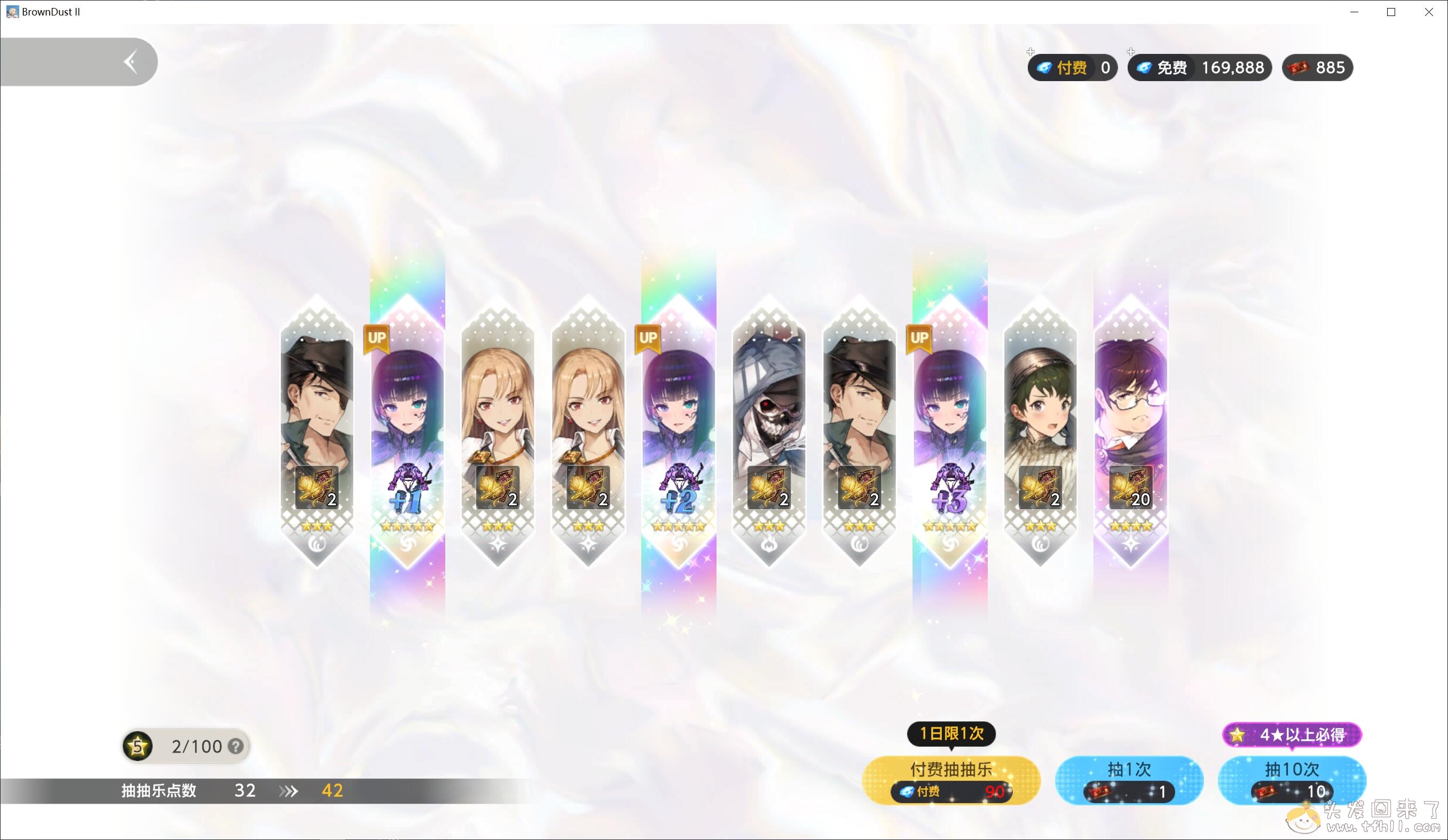
Task: Check the draw ticket count of 885
Action: [1317, 68]
